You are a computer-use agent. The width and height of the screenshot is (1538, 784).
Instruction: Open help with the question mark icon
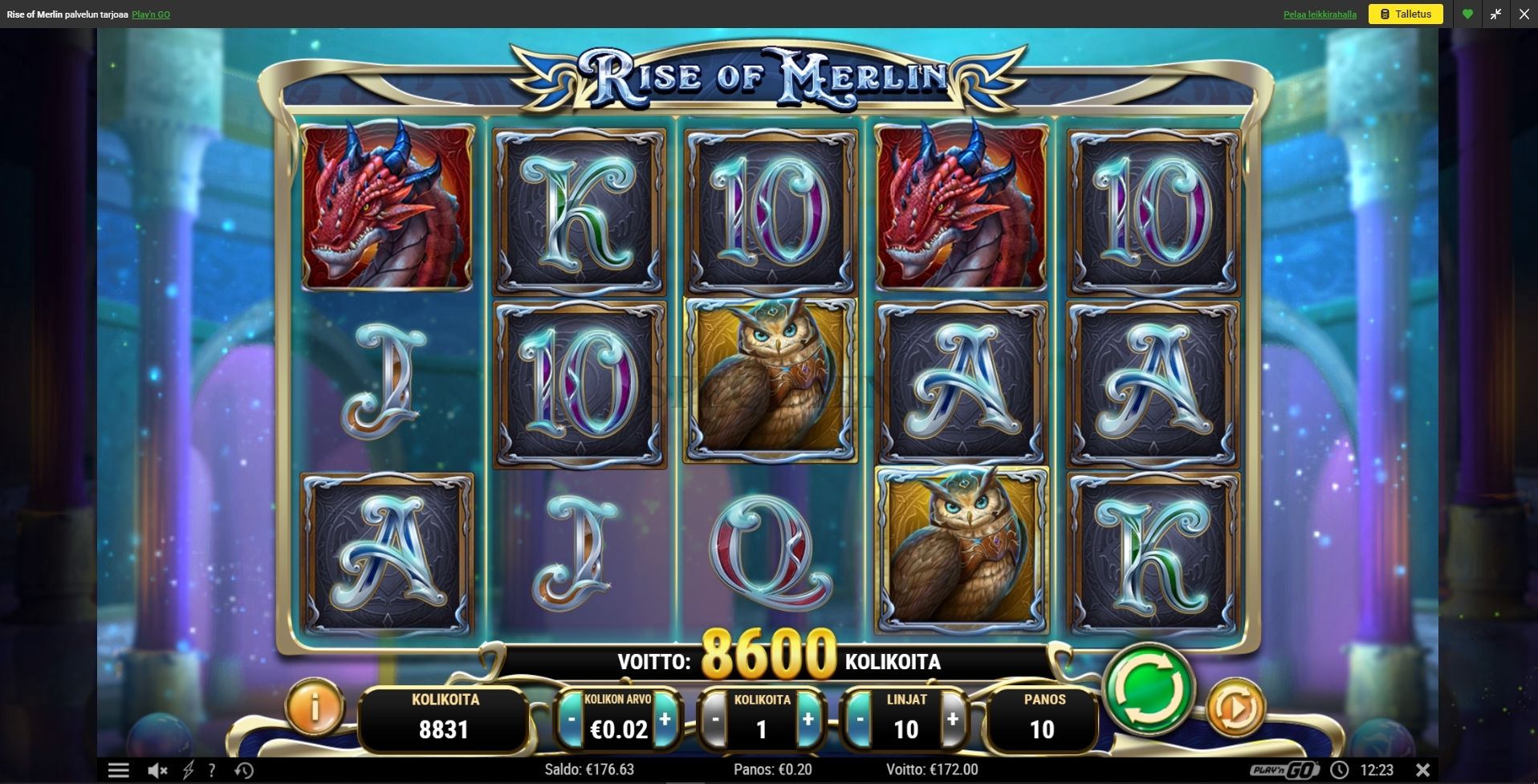[212, 770]
